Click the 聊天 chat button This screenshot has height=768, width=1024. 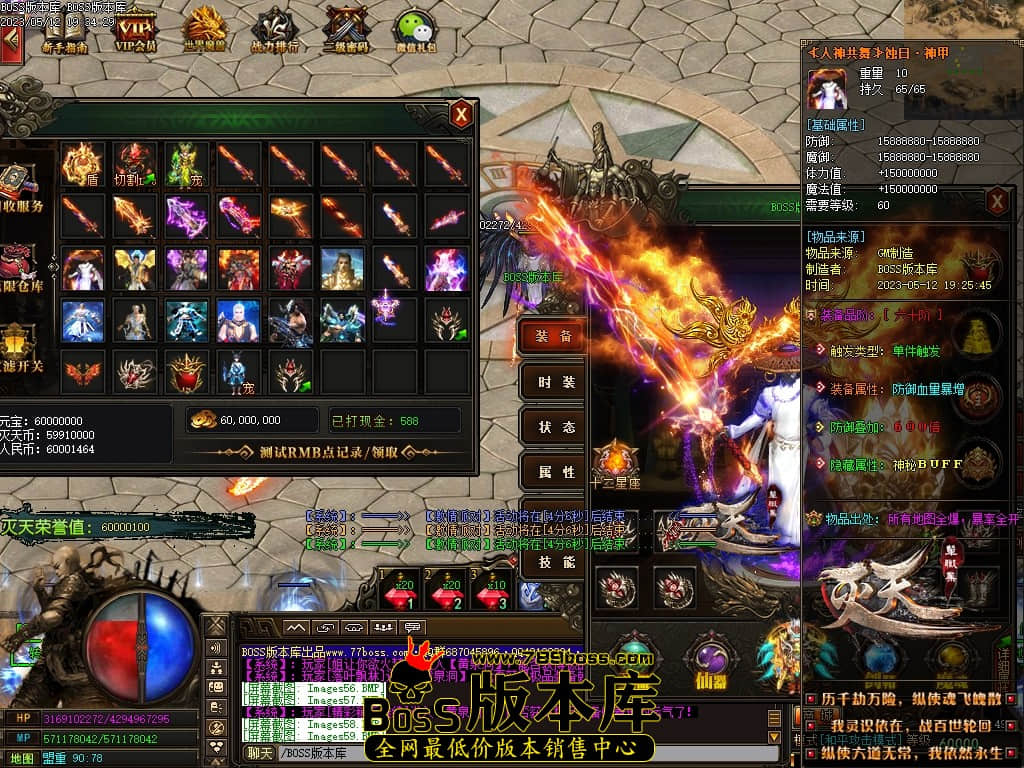pos(259,753)
